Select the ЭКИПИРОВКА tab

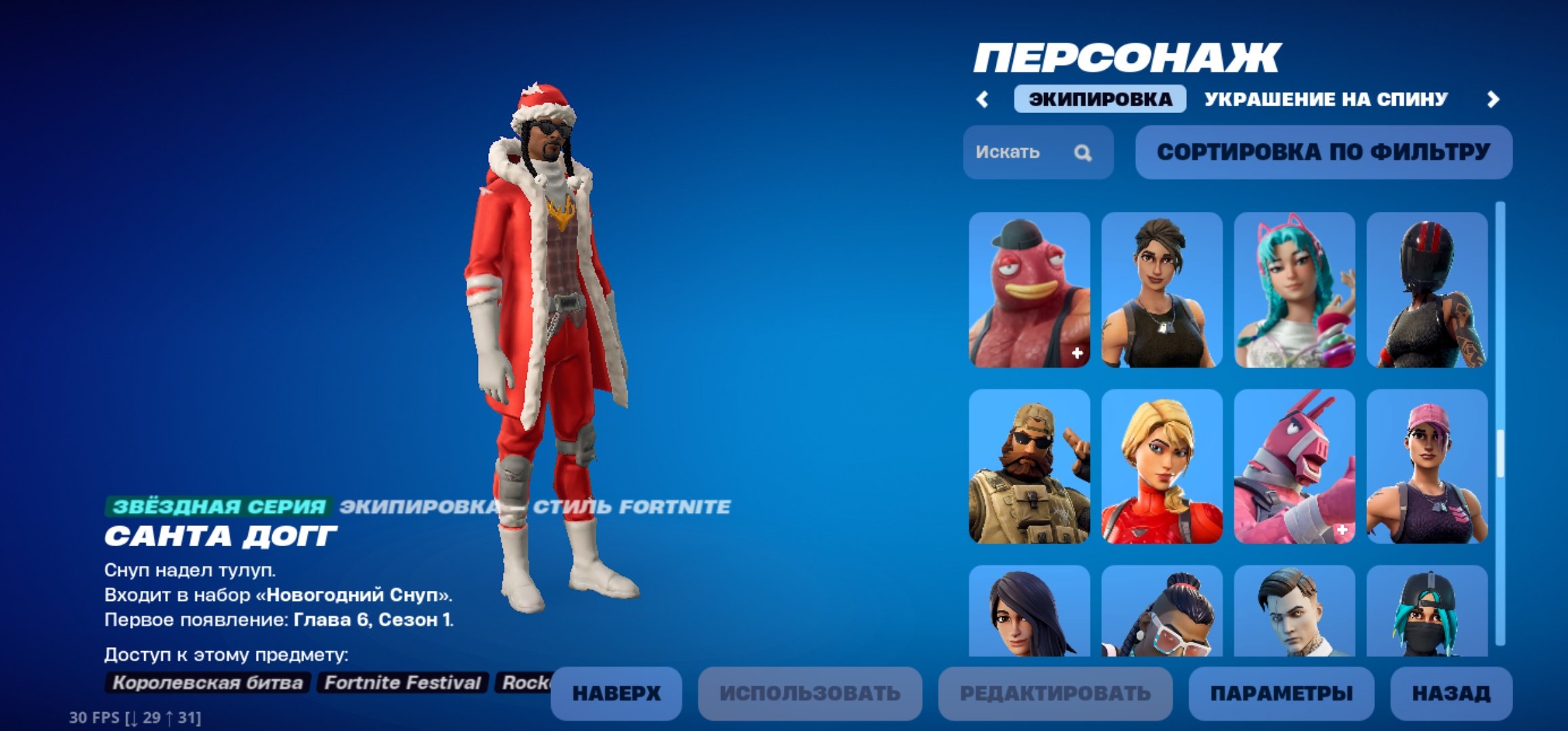pos(1100,99)
